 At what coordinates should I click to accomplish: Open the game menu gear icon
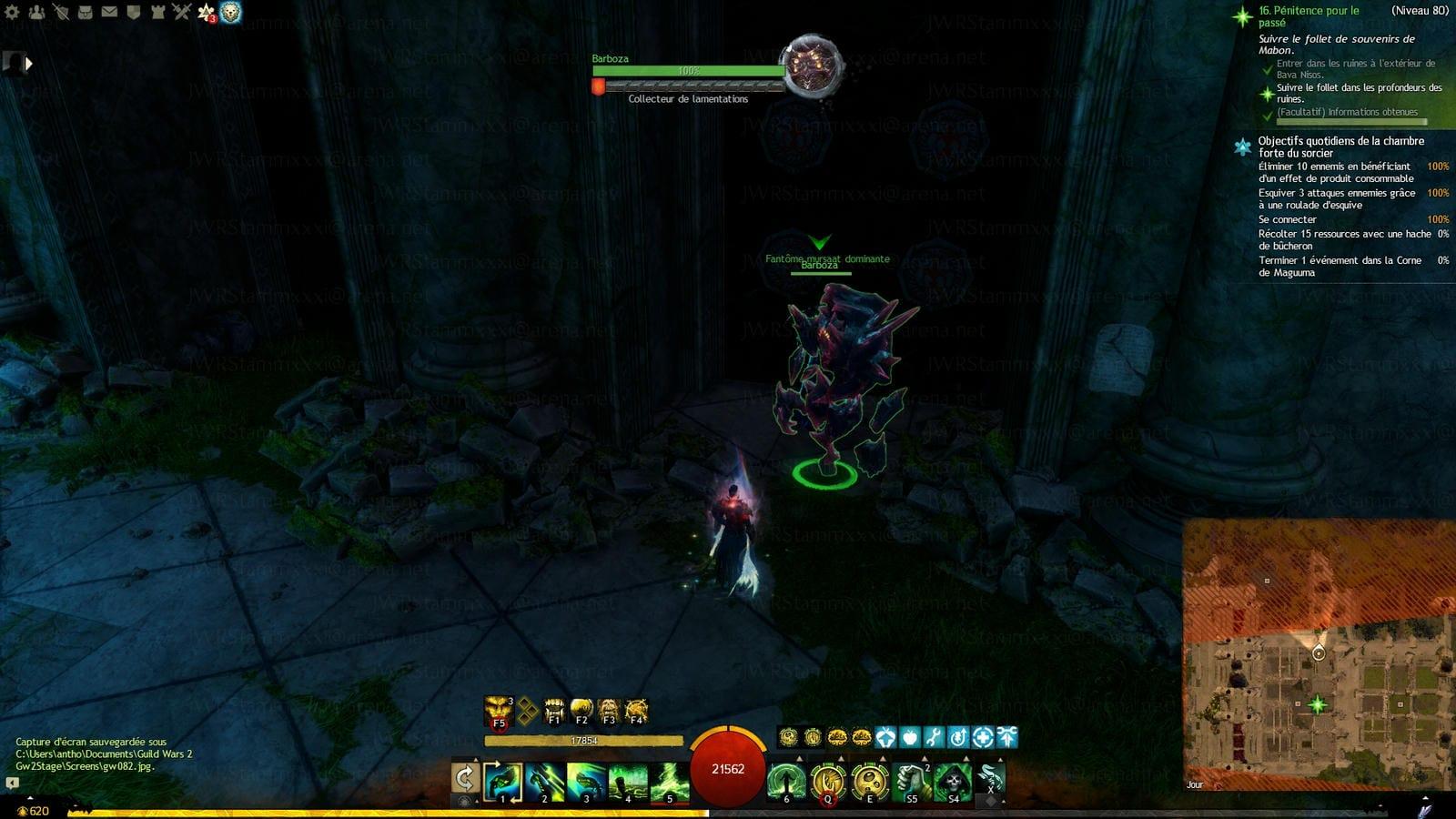(x=12, y=12)
